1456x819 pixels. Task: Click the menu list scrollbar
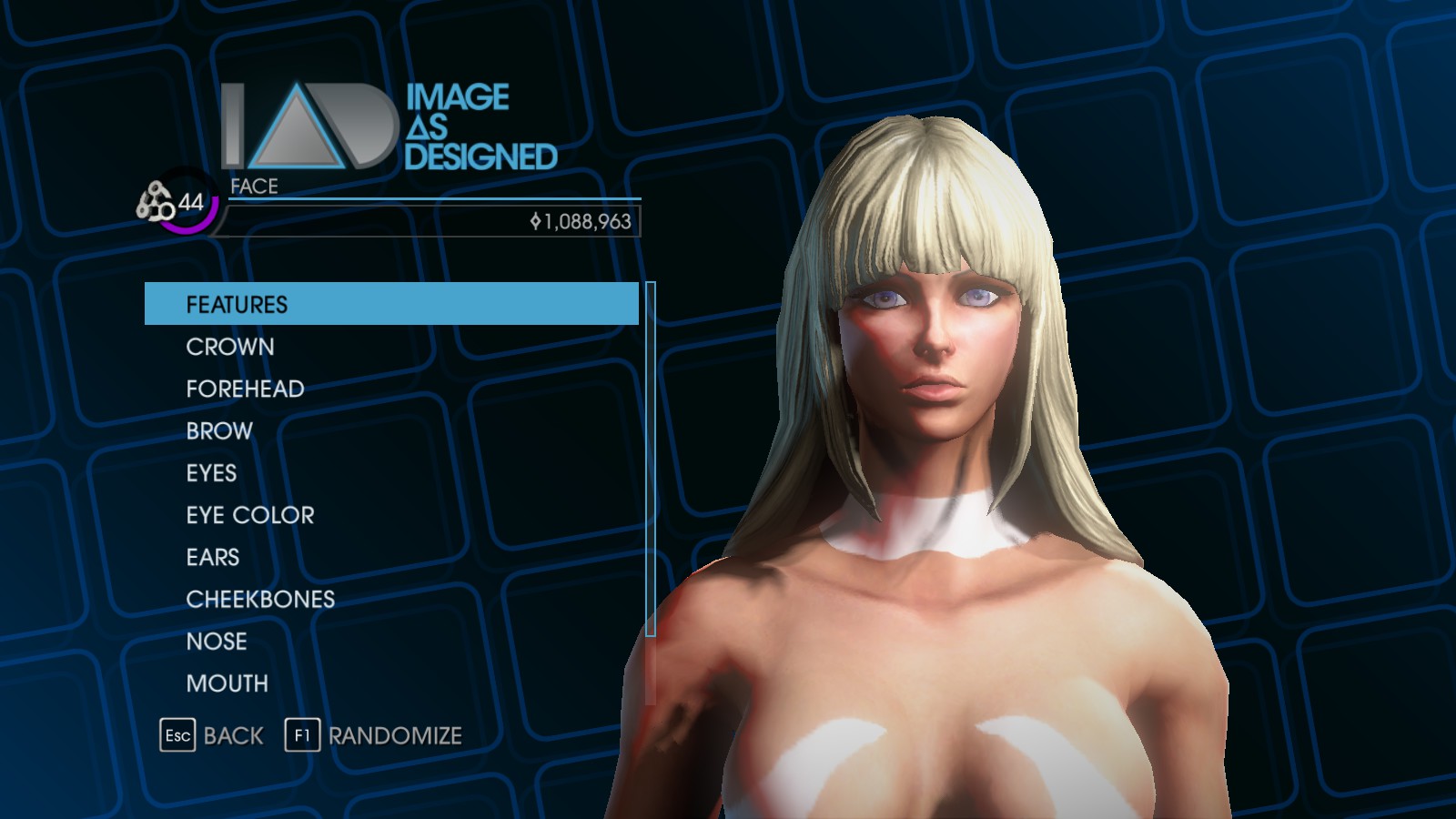coord(651,460)
